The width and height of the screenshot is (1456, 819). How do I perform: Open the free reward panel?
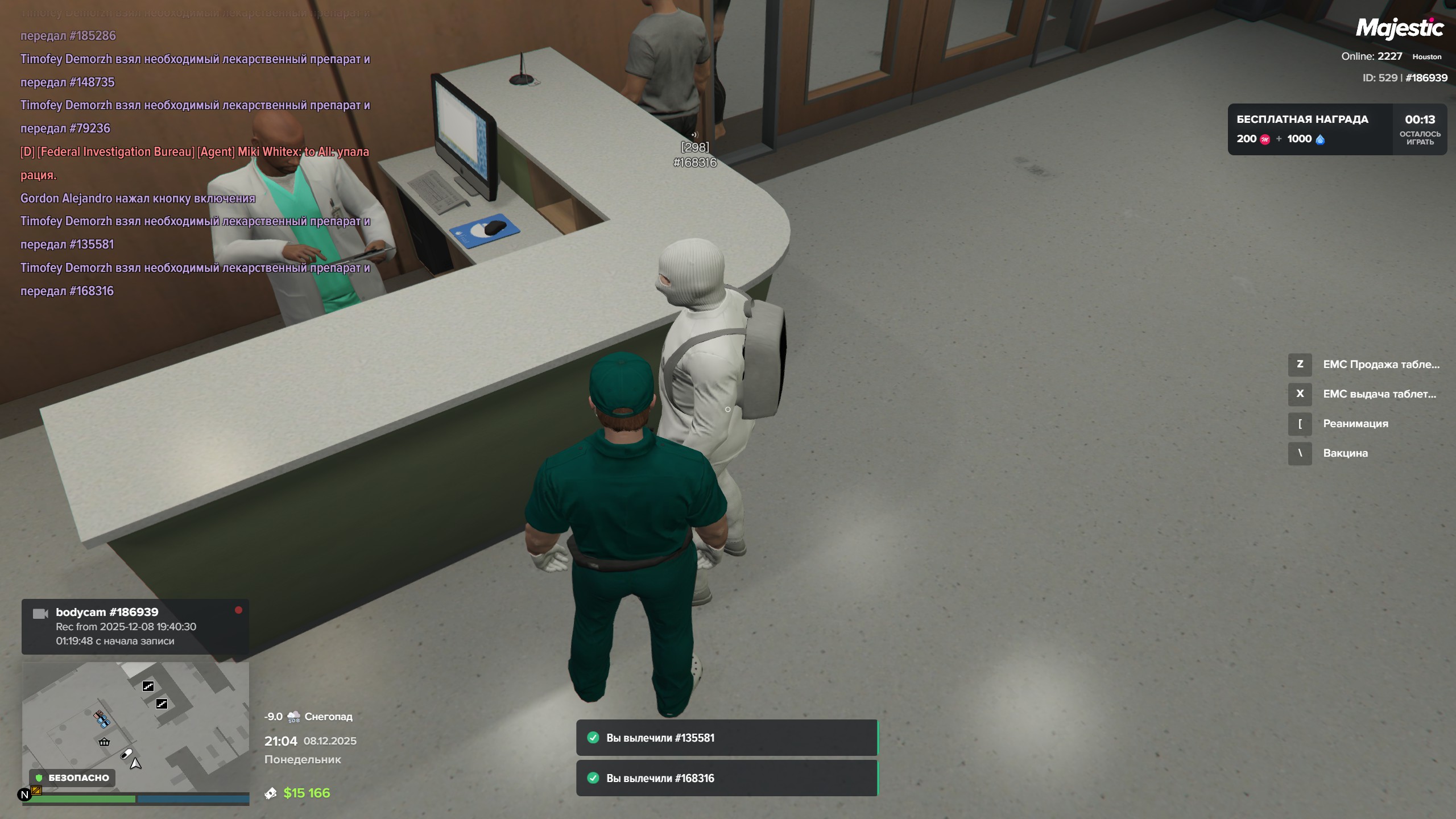pyautogui.click(x=1337, y=129)
